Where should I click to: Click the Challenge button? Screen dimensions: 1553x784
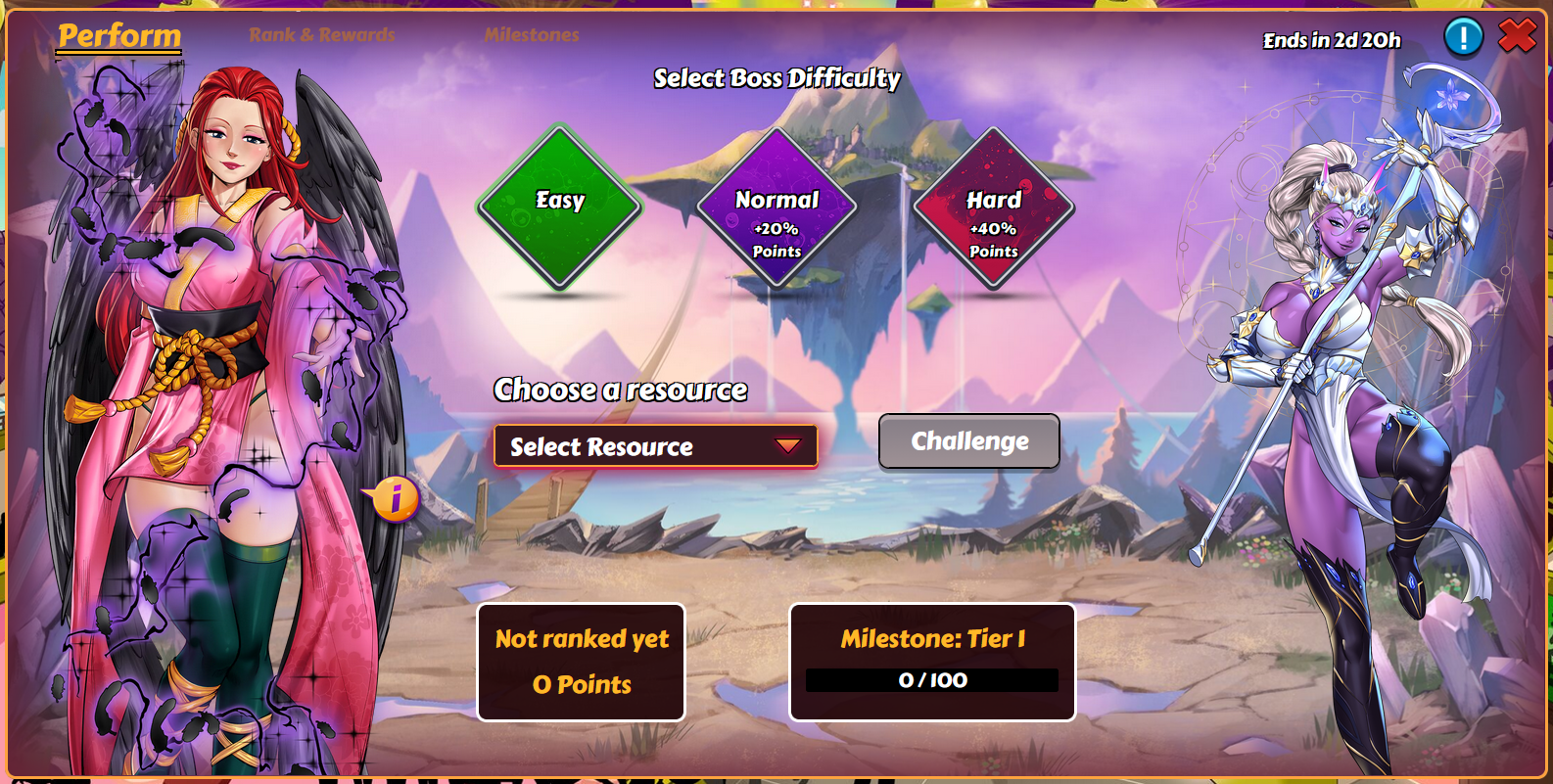click(969, 441)
